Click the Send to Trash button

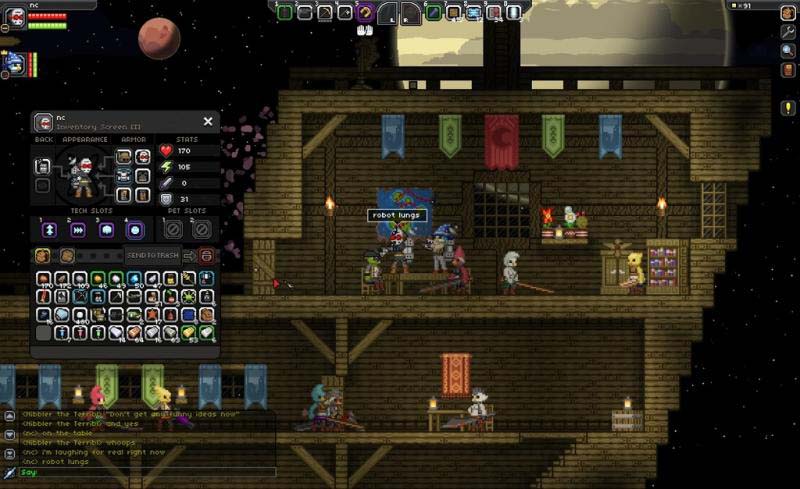click(153, 255)
